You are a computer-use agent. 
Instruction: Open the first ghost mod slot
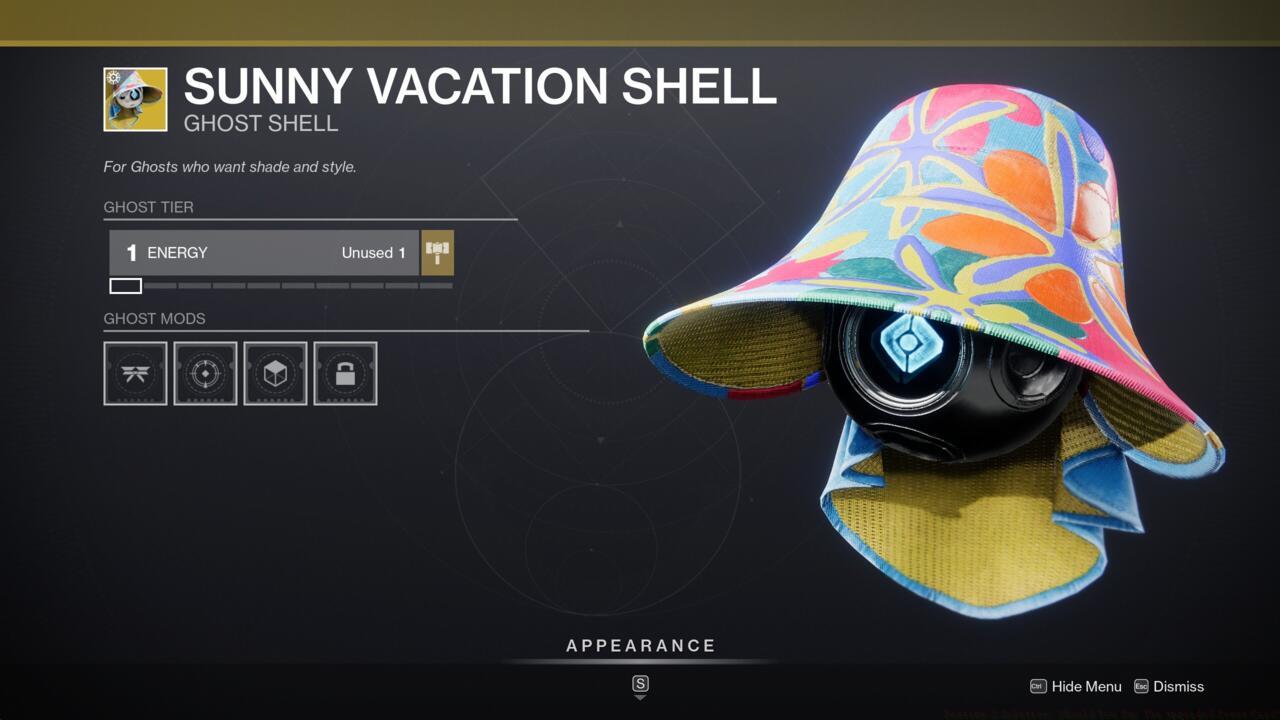point(135,373)
